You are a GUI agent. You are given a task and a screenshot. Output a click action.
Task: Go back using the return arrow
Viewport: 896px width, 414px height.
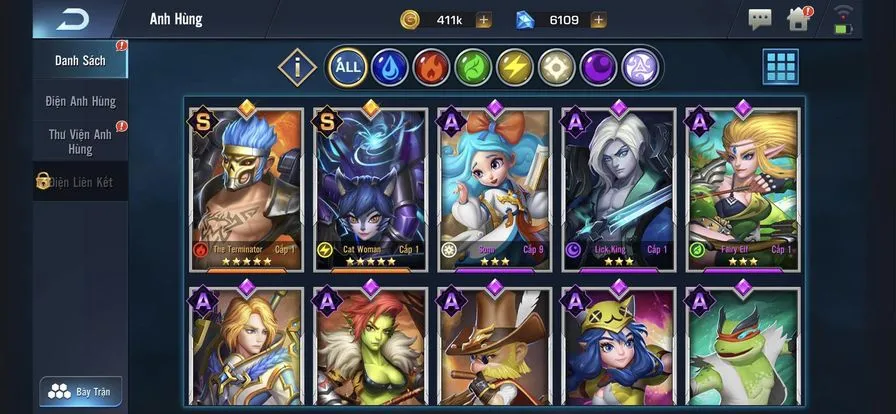pyautogui.click(x=72, y=19)
